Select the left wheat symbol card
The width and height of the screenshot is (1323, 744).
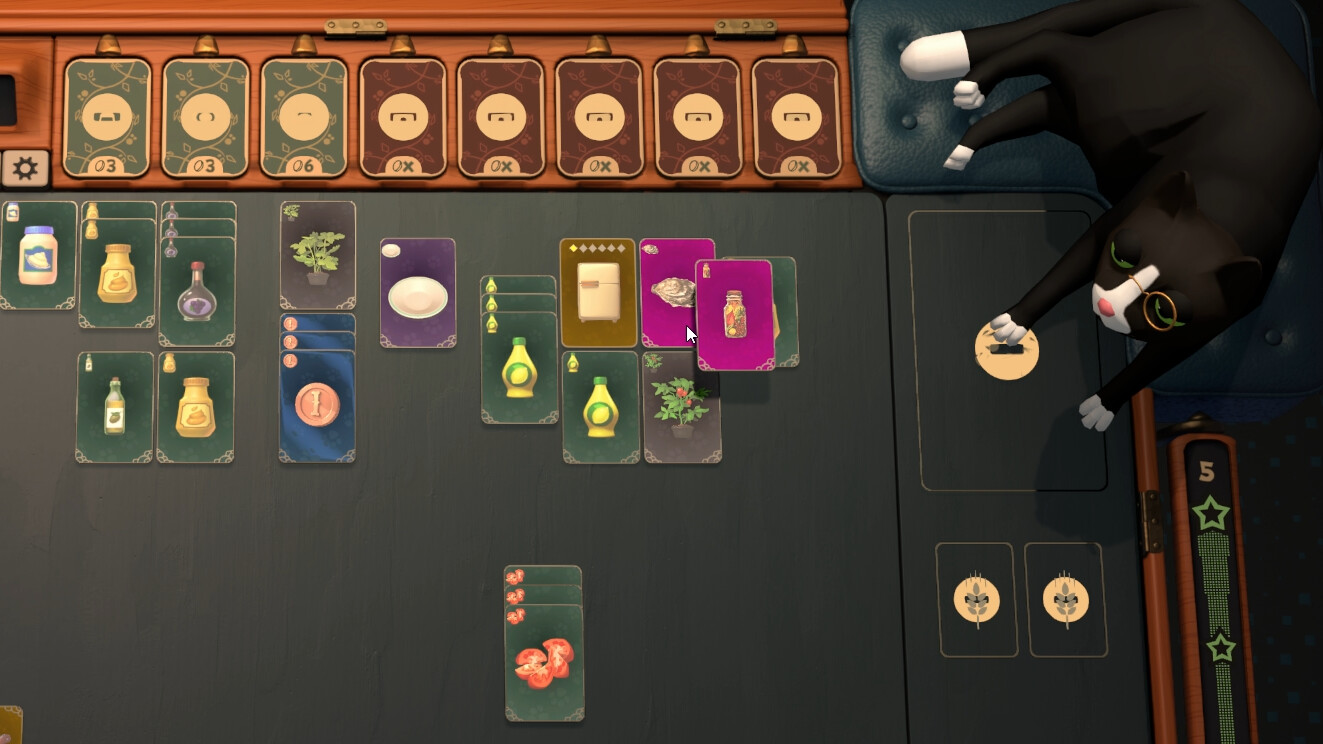976,597
